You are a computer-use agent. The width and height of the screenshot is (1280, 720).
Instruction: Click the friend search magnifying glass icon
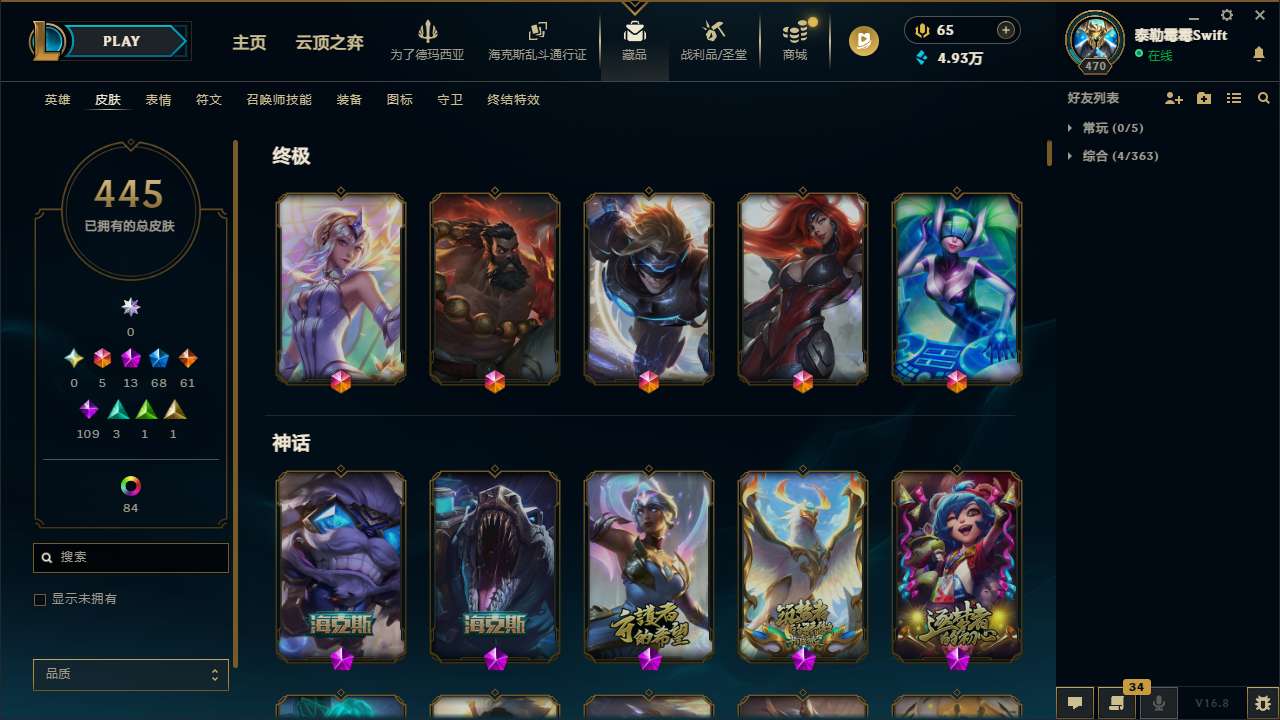[x=1263, y=98]
